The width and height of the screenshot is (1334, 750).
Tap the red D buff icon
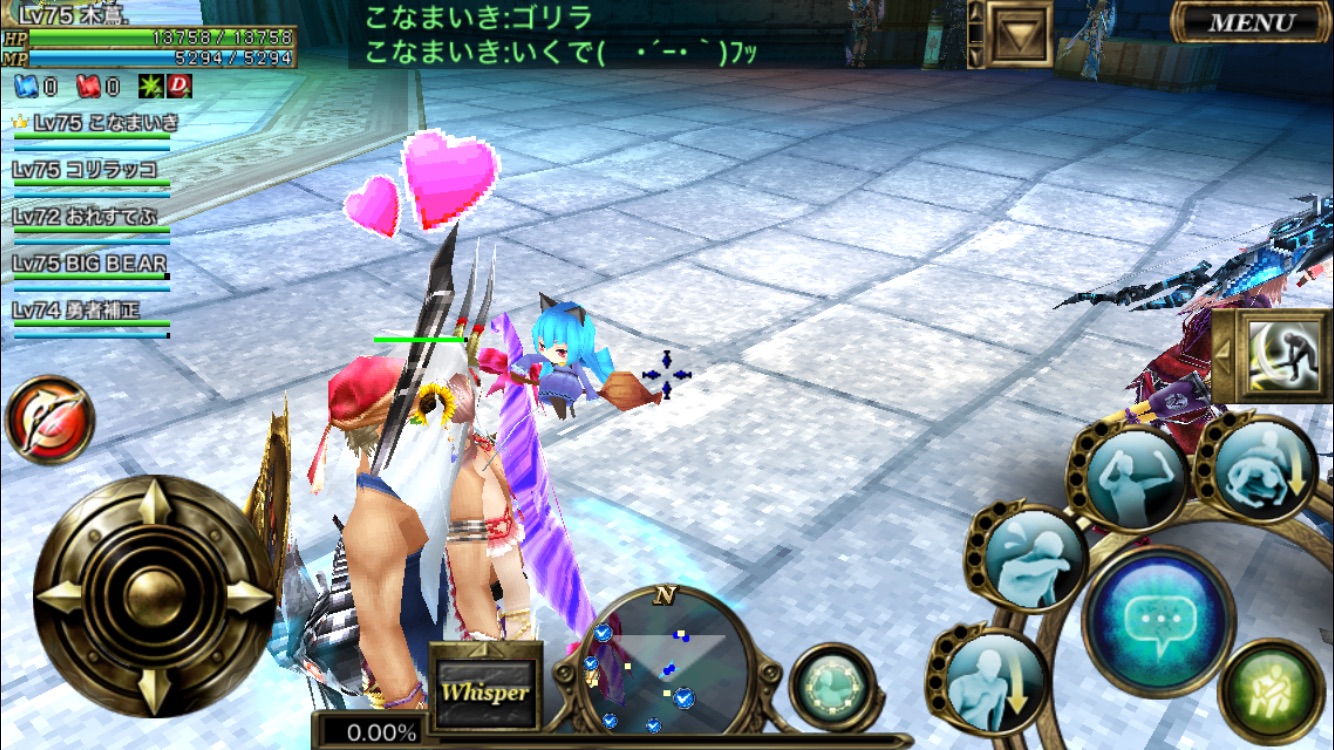179,87
